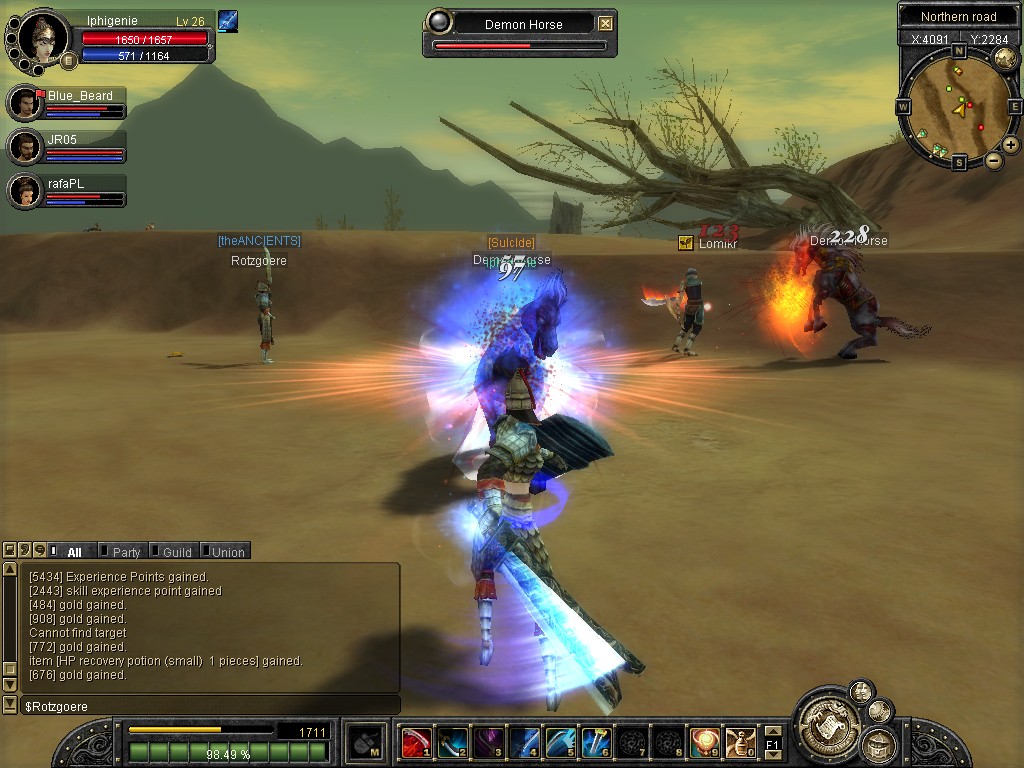The image size is (1024, 768).
Task: Click the Iphigenie character portrait
Action: (x=44, y=36)
